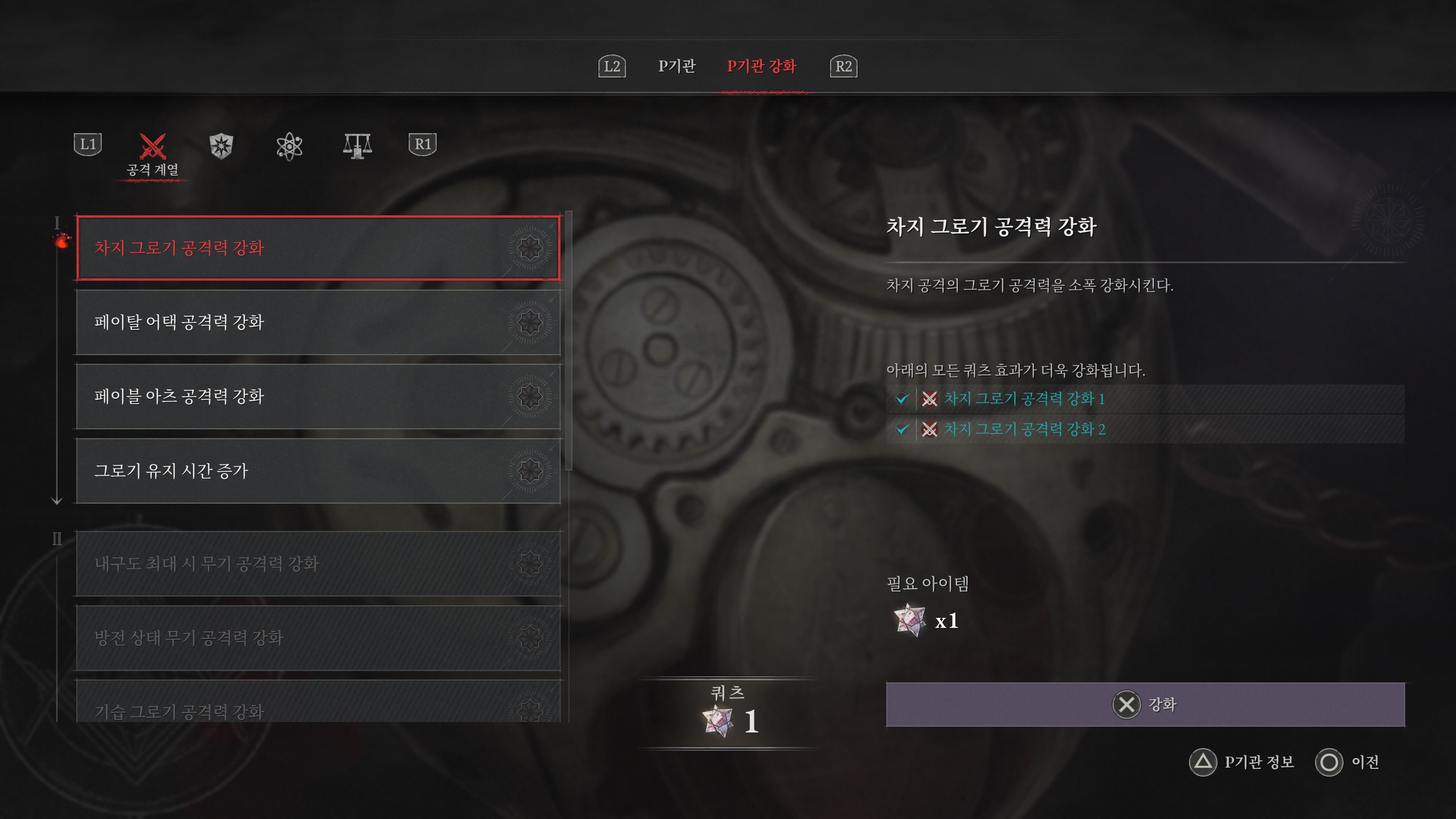Click the quartz slot icon beside 차지 그로기 공격력 강화
This screenshot has width=1456, height=819.
tap(530, 248)
